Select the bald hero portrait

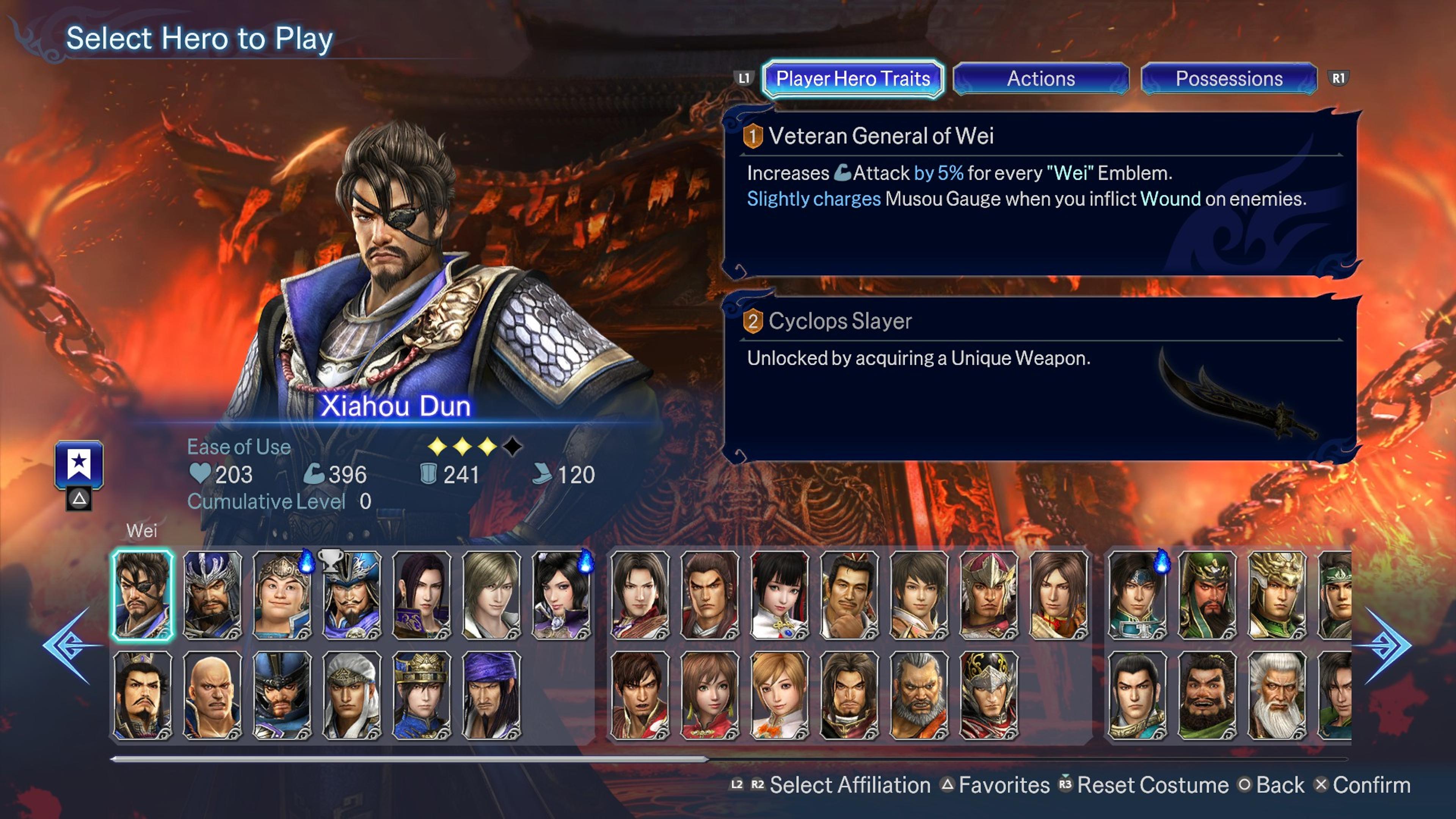pyautogui.click(x=212, y=695)
